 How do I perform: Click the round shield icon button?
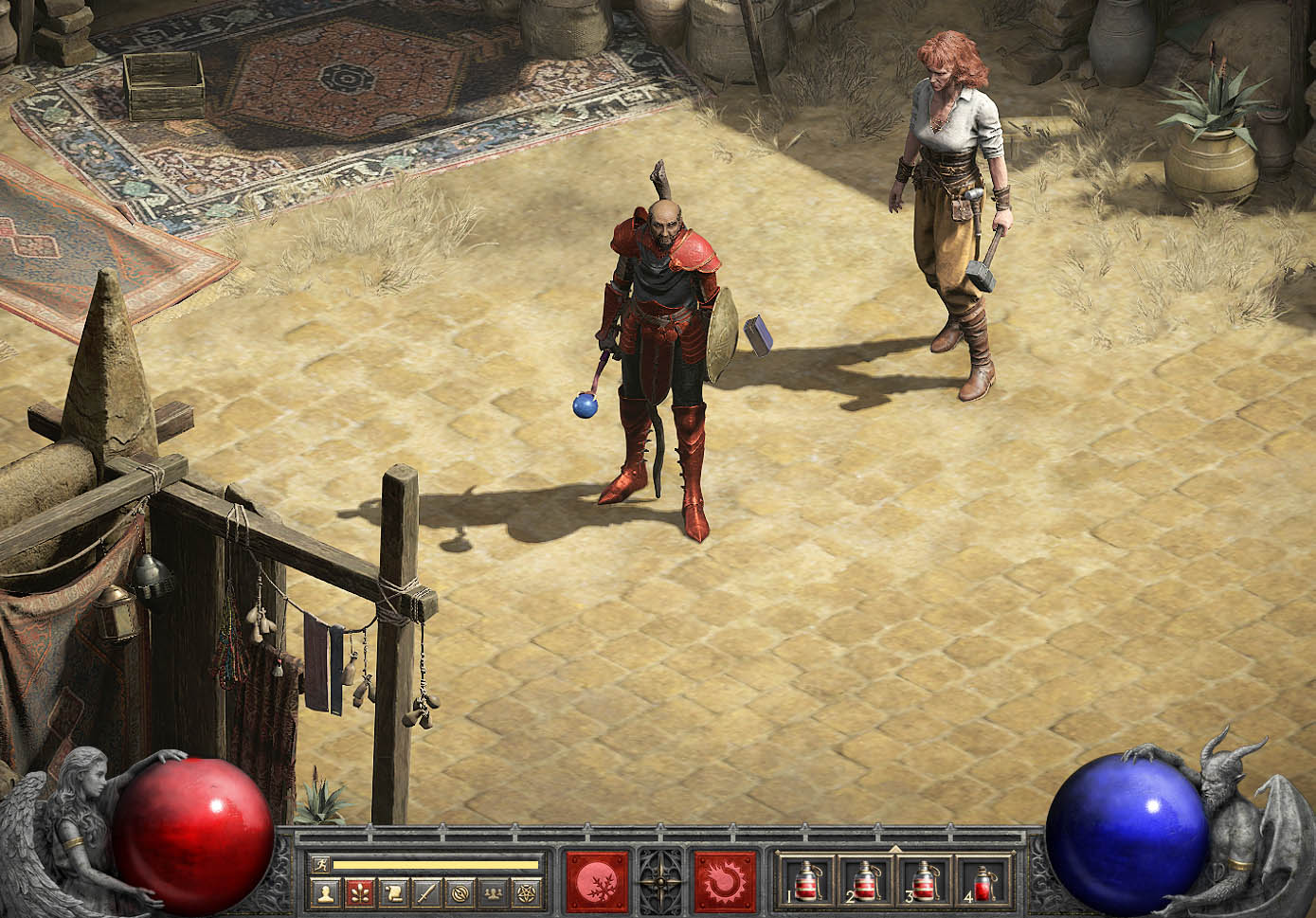click(x=459, y=892)
